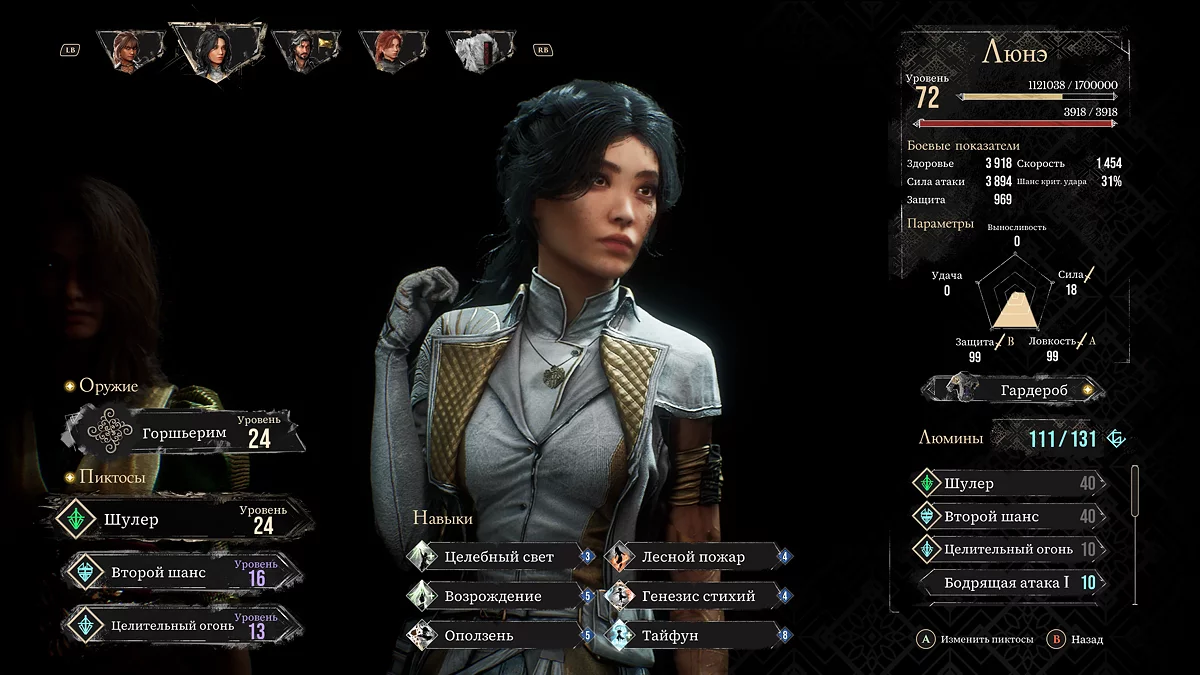Open the Оползень skill

498,635
